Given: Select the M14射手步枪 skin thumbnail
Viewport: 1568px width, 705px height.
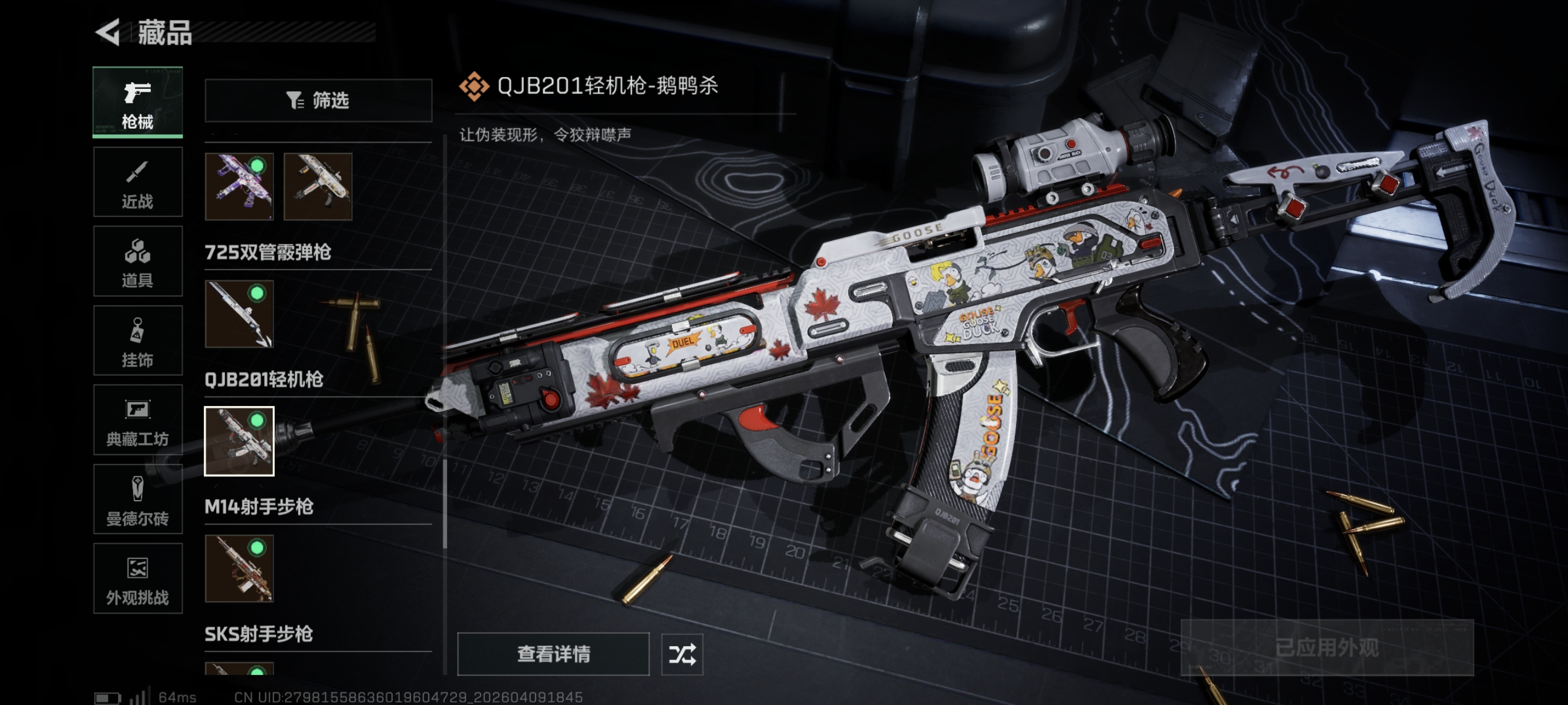Looking at the screenshot, I should pos(239,569).
